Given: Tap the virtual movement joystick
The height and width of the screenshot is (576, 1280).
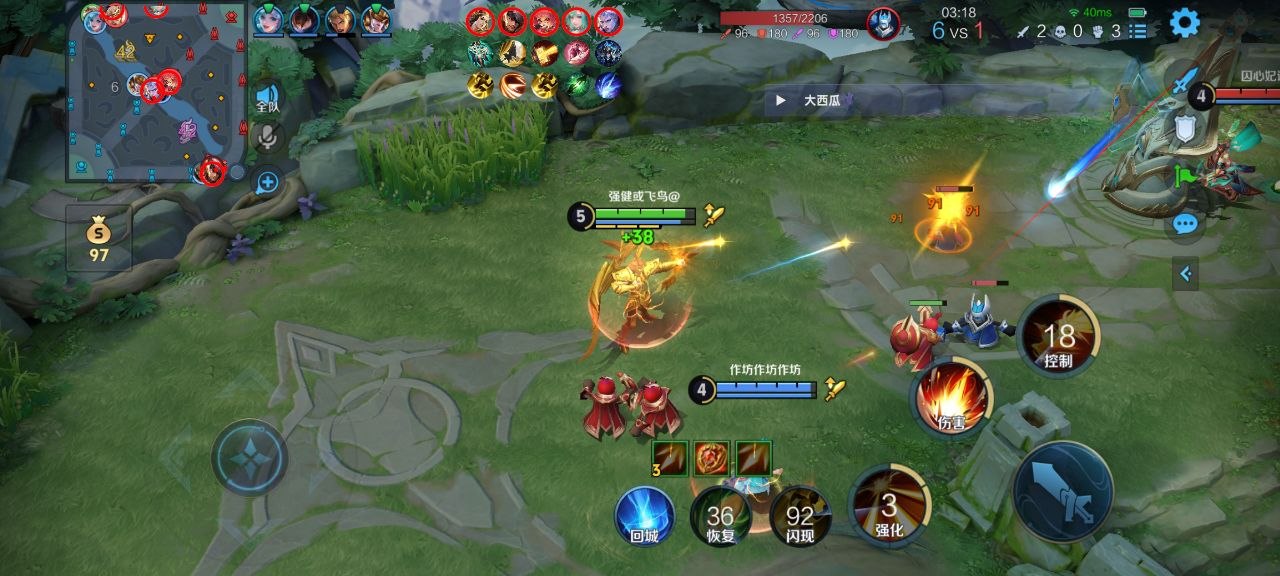Looking at the screenshot, I should coord(249,457).
